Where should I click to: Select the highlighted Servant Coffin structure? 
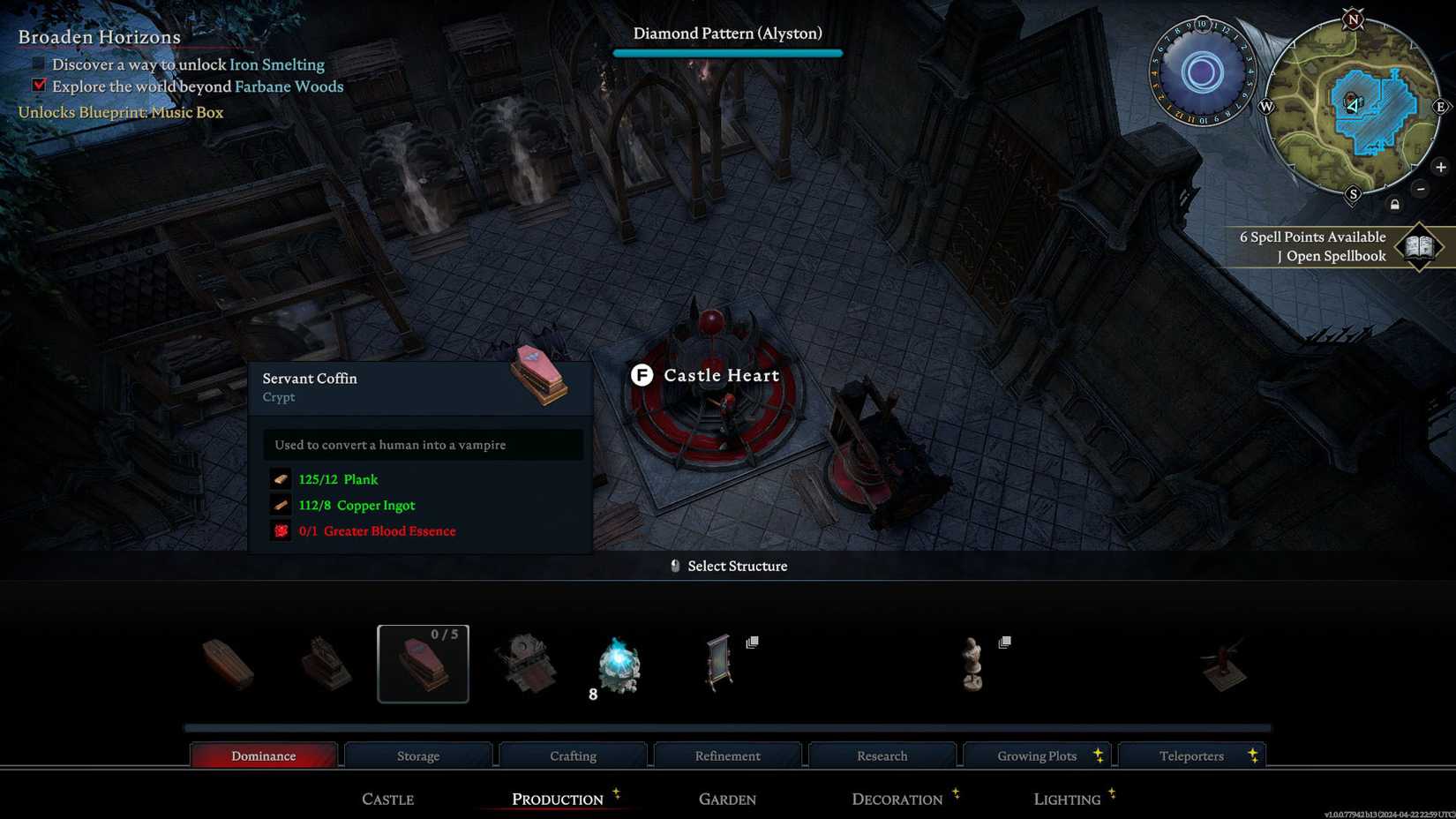tap(423, 664)
